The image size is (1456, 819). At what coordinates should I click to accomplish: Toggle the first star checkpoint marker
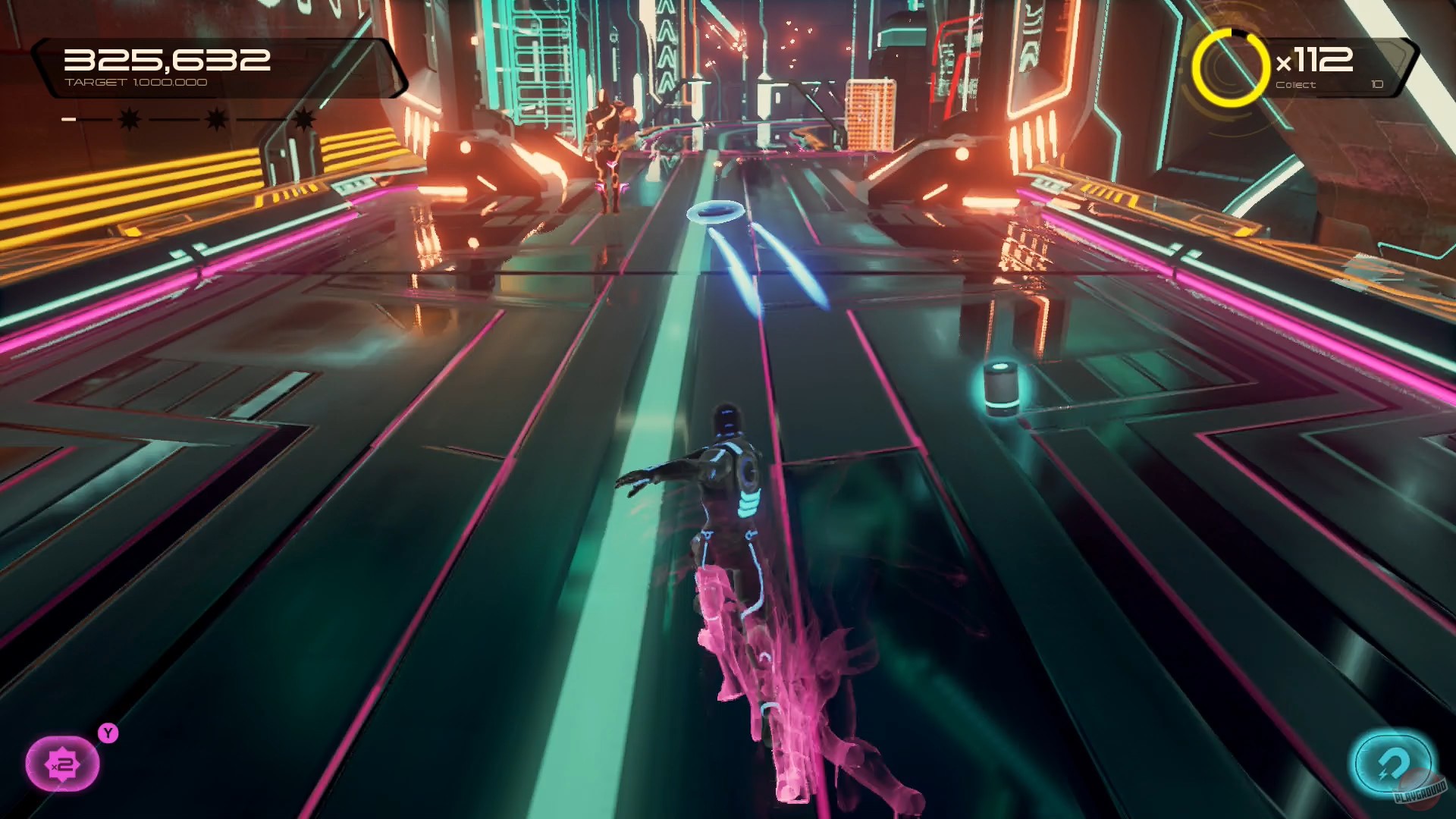click(x=127, y=118)
